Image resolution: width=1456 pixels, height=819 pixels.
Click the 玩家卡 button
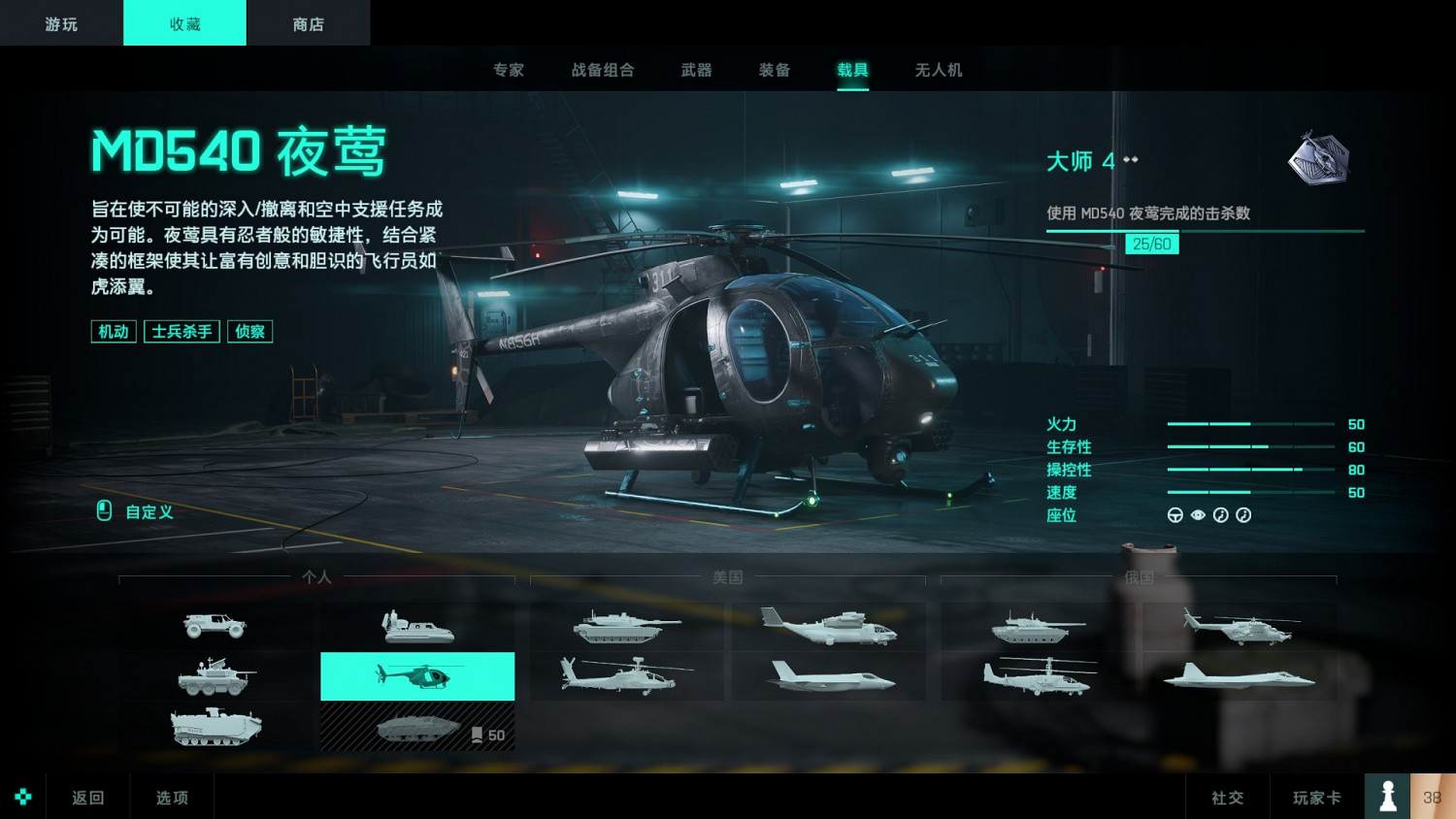pyautogui.click(x=1316, y=796)
